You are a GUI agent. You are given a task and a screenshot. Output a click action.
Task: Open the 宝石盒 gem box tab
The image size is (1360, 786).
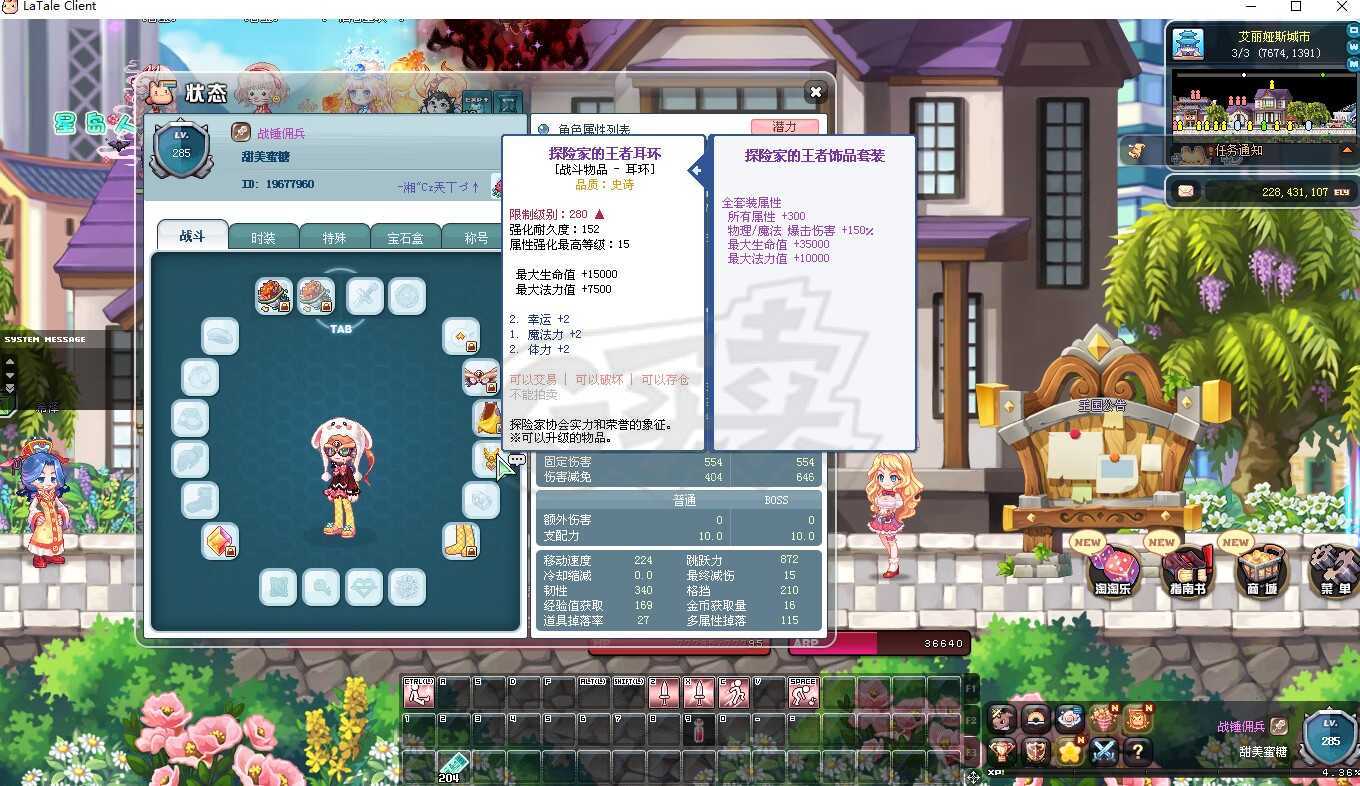tap(405, 237)
